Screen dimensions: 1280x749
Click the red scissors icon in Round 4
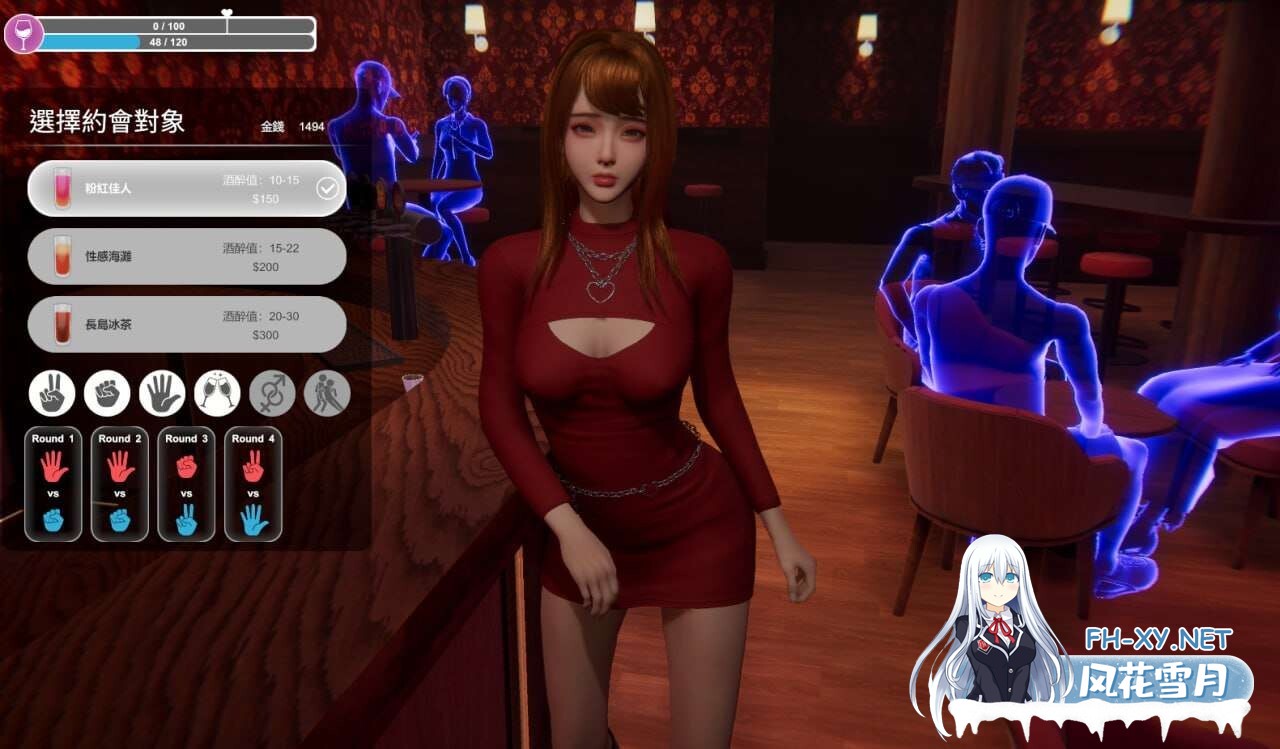pos(253,466)
